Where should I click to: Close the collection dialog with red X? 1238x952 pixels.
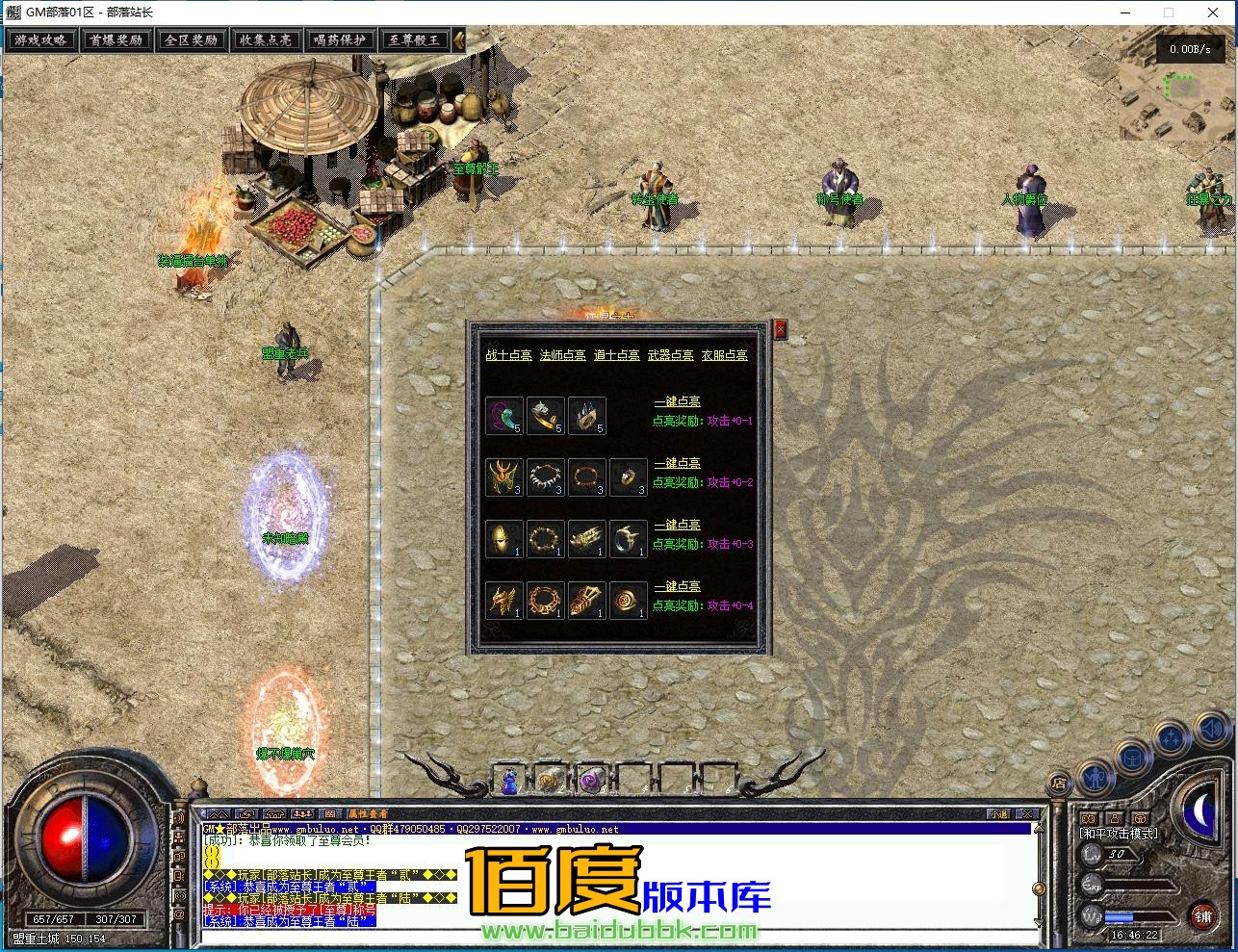coord(780,329)
